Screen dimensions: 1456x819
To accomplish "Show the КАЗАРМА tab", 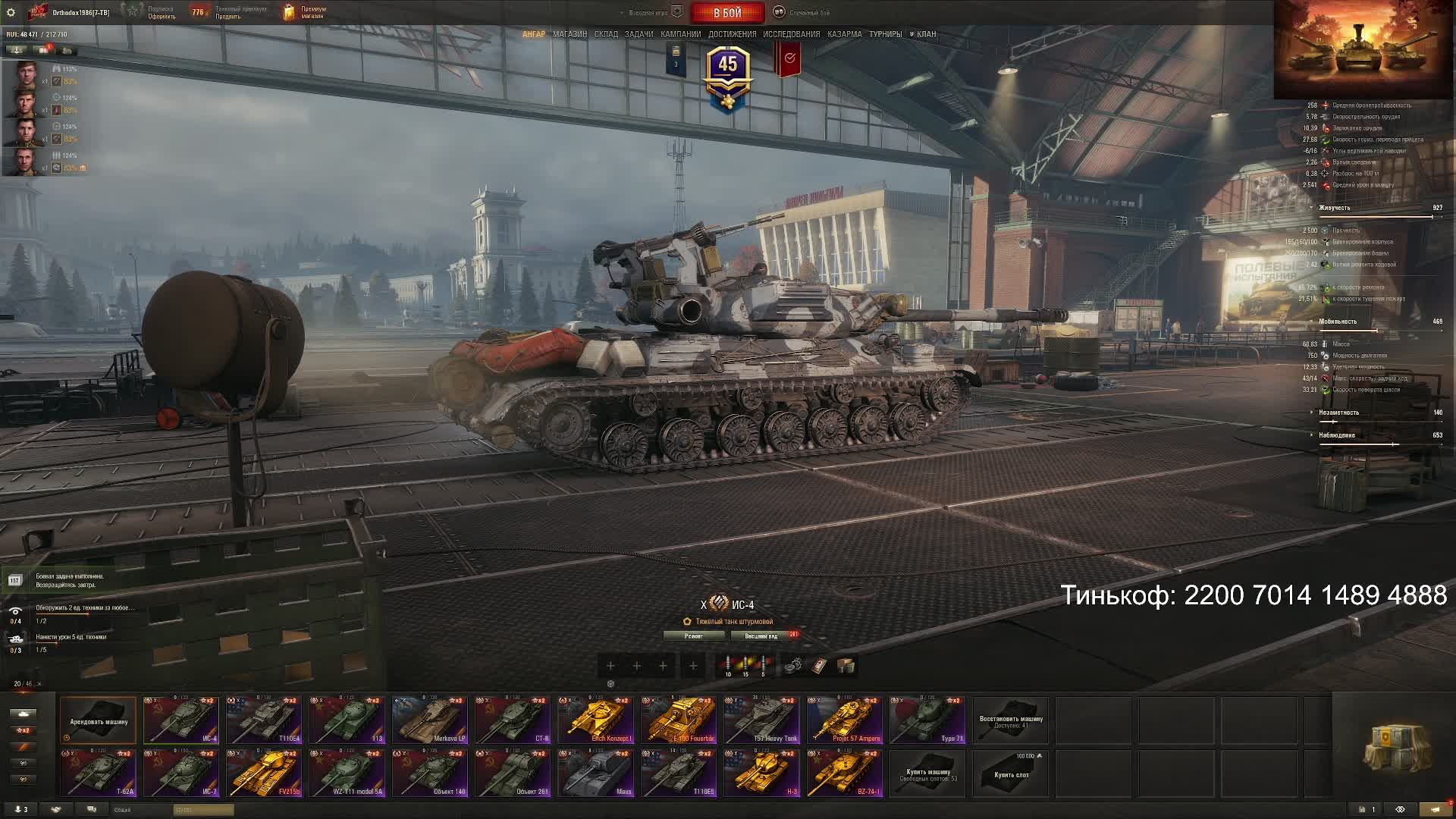I will click(x=844, y=34).
